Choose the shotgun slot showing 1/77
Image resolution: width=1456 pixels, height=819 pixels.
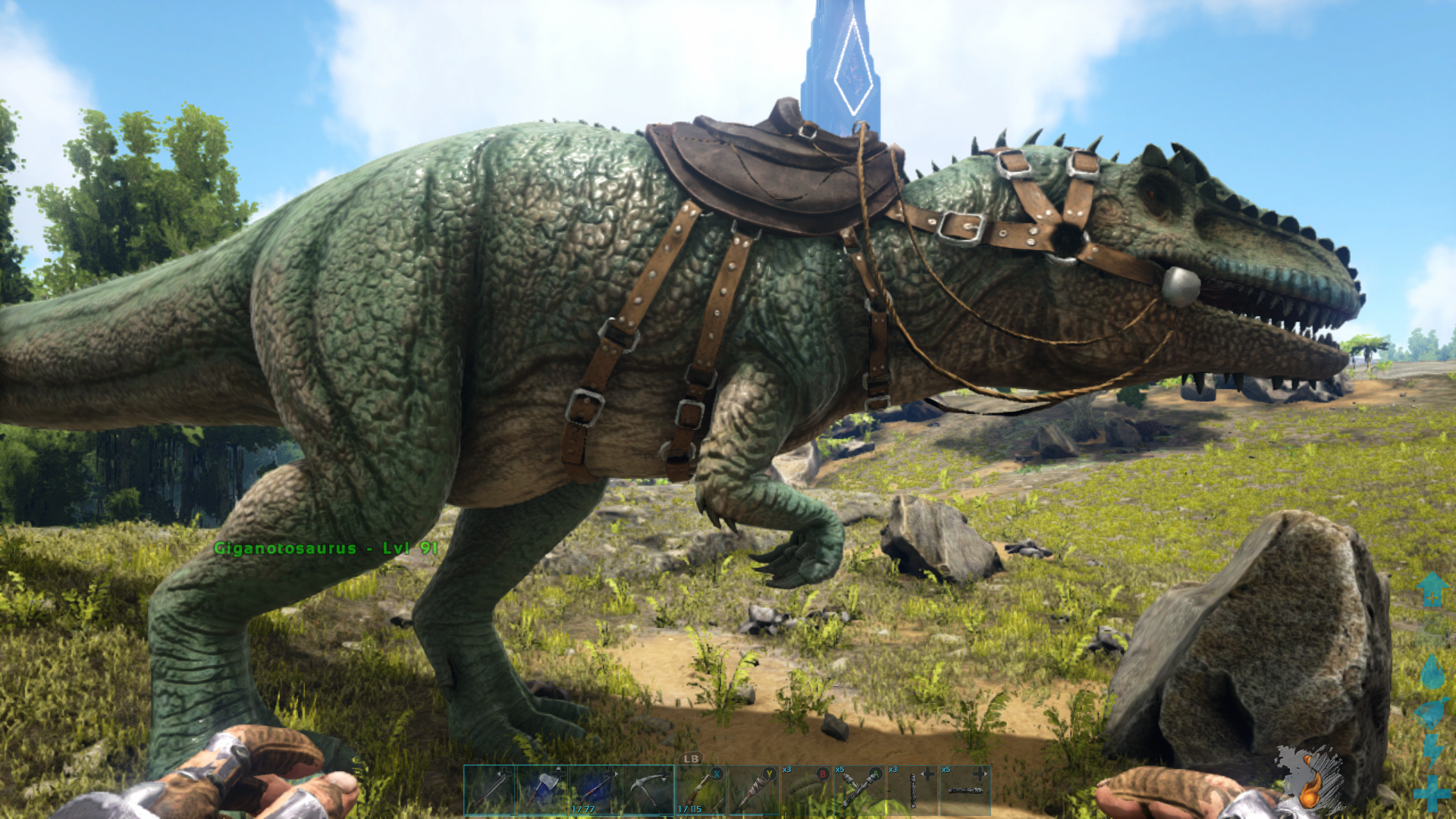tap(595, 789)
